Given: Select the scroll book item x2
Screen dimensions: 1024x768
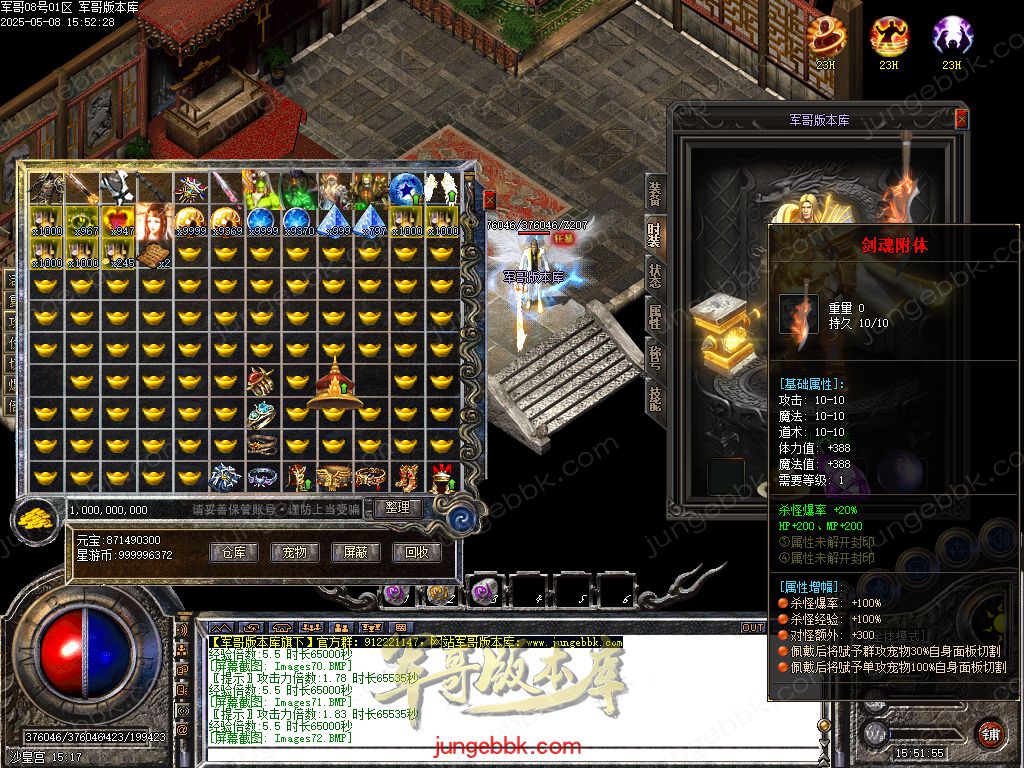Looking at the screenshot, I should pos(154,254).
